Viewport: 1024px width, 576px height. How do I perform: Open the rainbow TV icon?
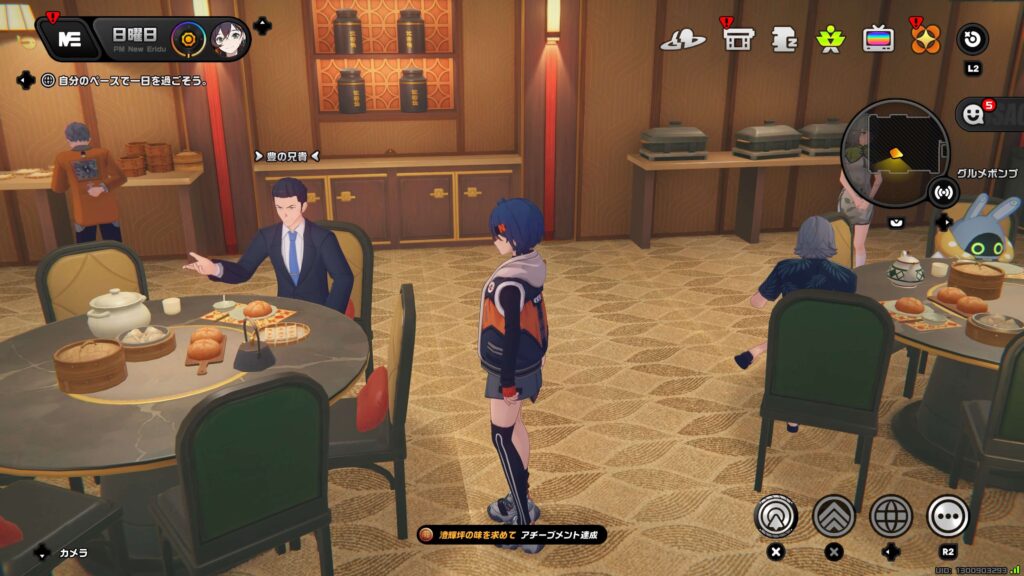[879, 40]
